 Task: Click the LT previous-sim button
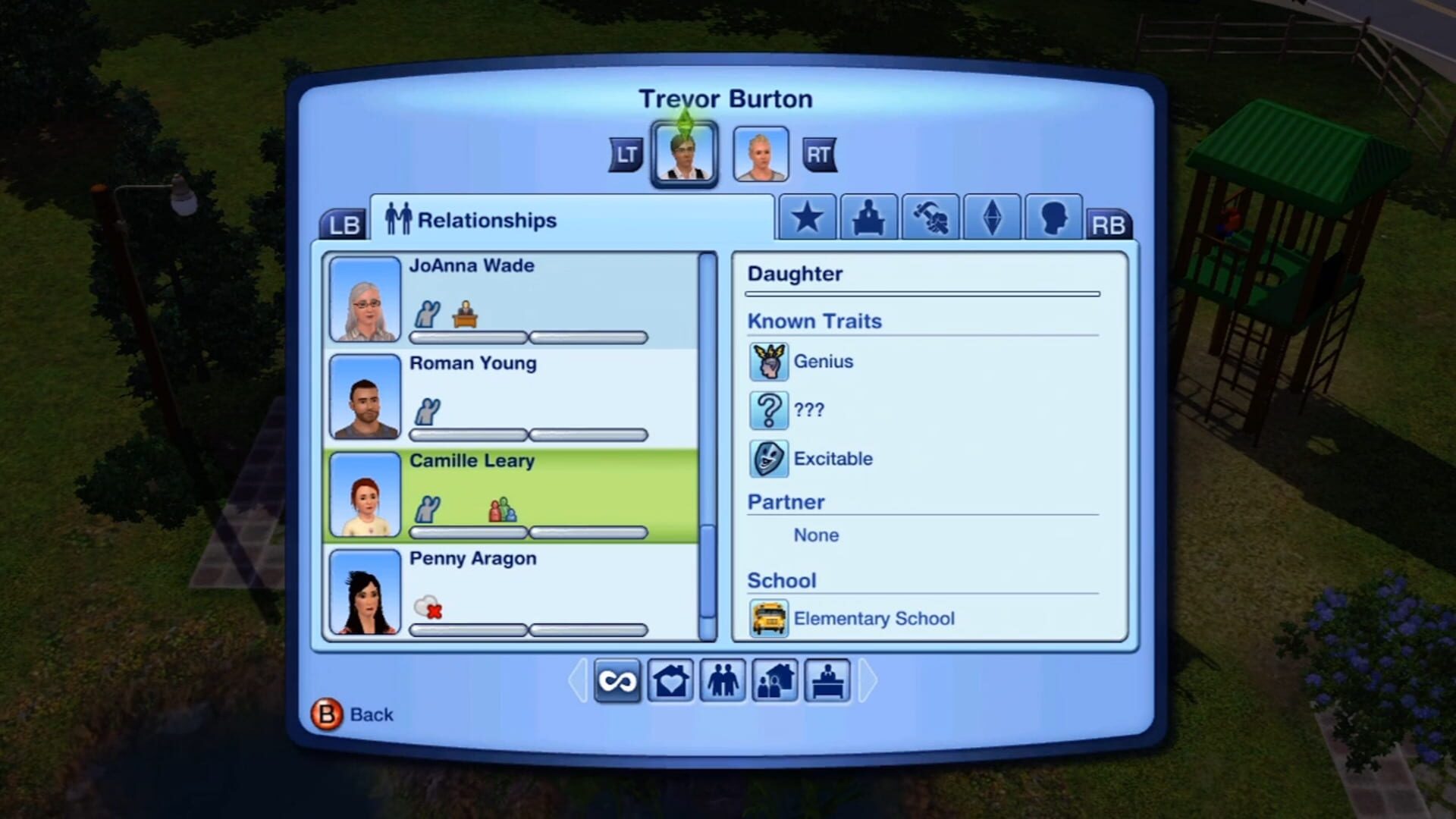click(x=624, y=152)
